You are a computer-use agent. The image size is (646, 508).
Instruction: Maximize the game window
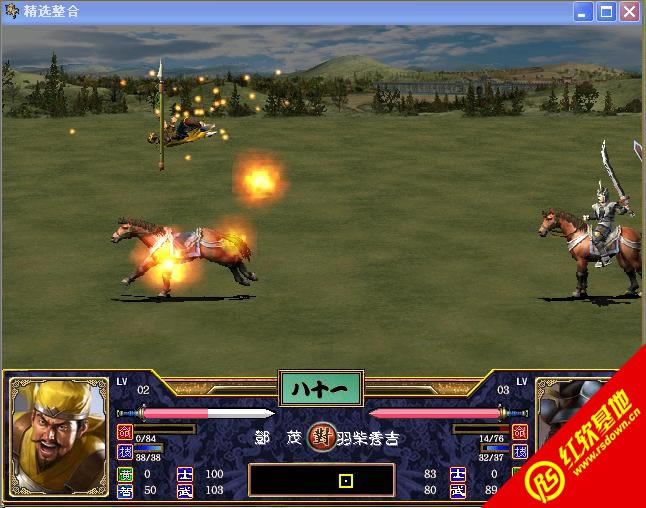coord(606,12)
